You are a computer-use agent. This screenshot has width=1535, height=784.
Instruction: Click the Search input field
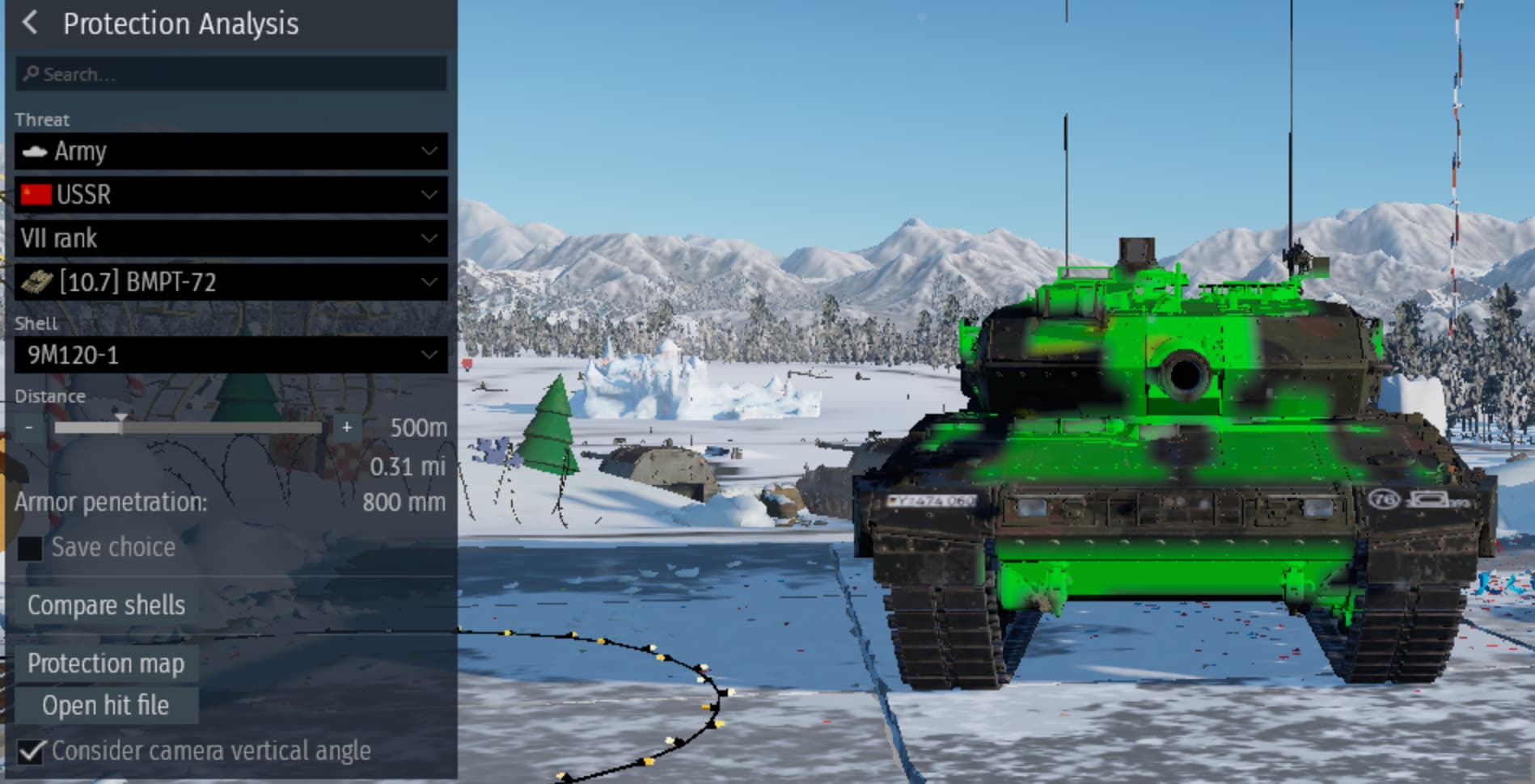tap(230, 74)
